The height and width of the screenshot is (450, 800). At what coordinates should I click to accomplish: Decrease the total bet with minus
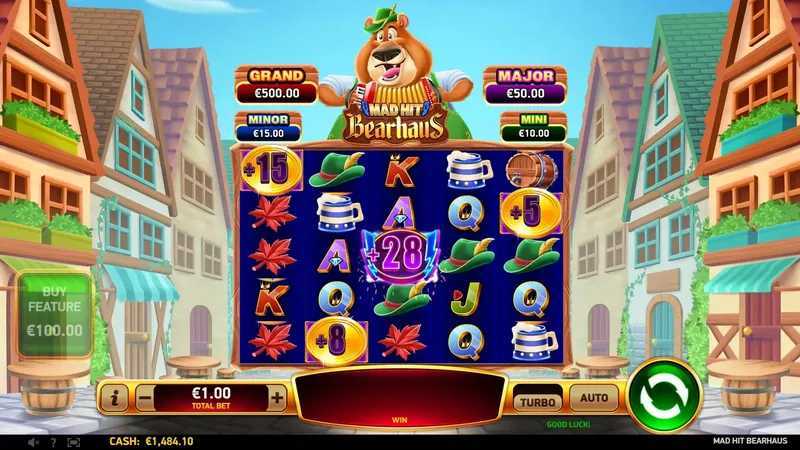pyautogui.click(x=144, y=397)
